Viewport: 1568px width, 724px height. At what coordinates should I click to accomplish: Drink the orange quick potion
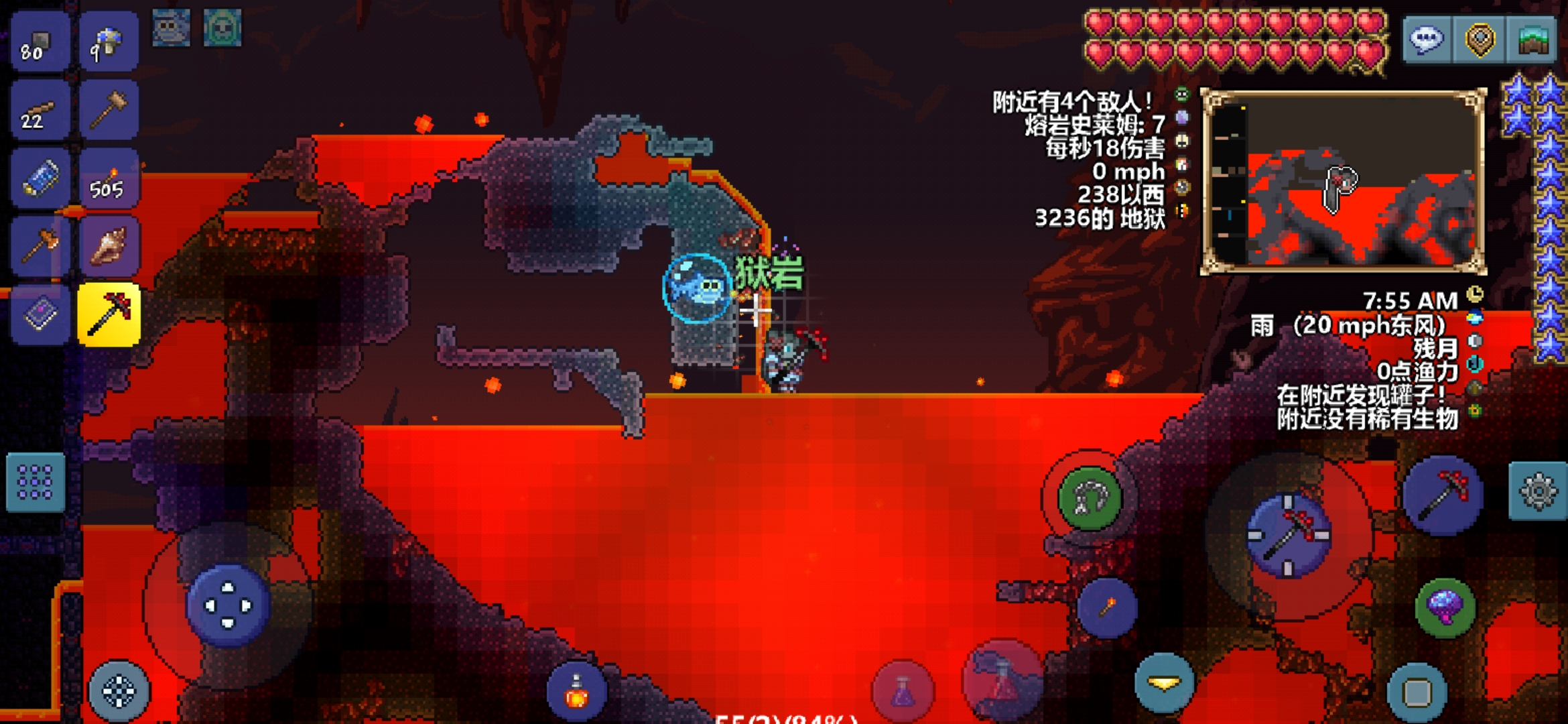tap(577, 692)
